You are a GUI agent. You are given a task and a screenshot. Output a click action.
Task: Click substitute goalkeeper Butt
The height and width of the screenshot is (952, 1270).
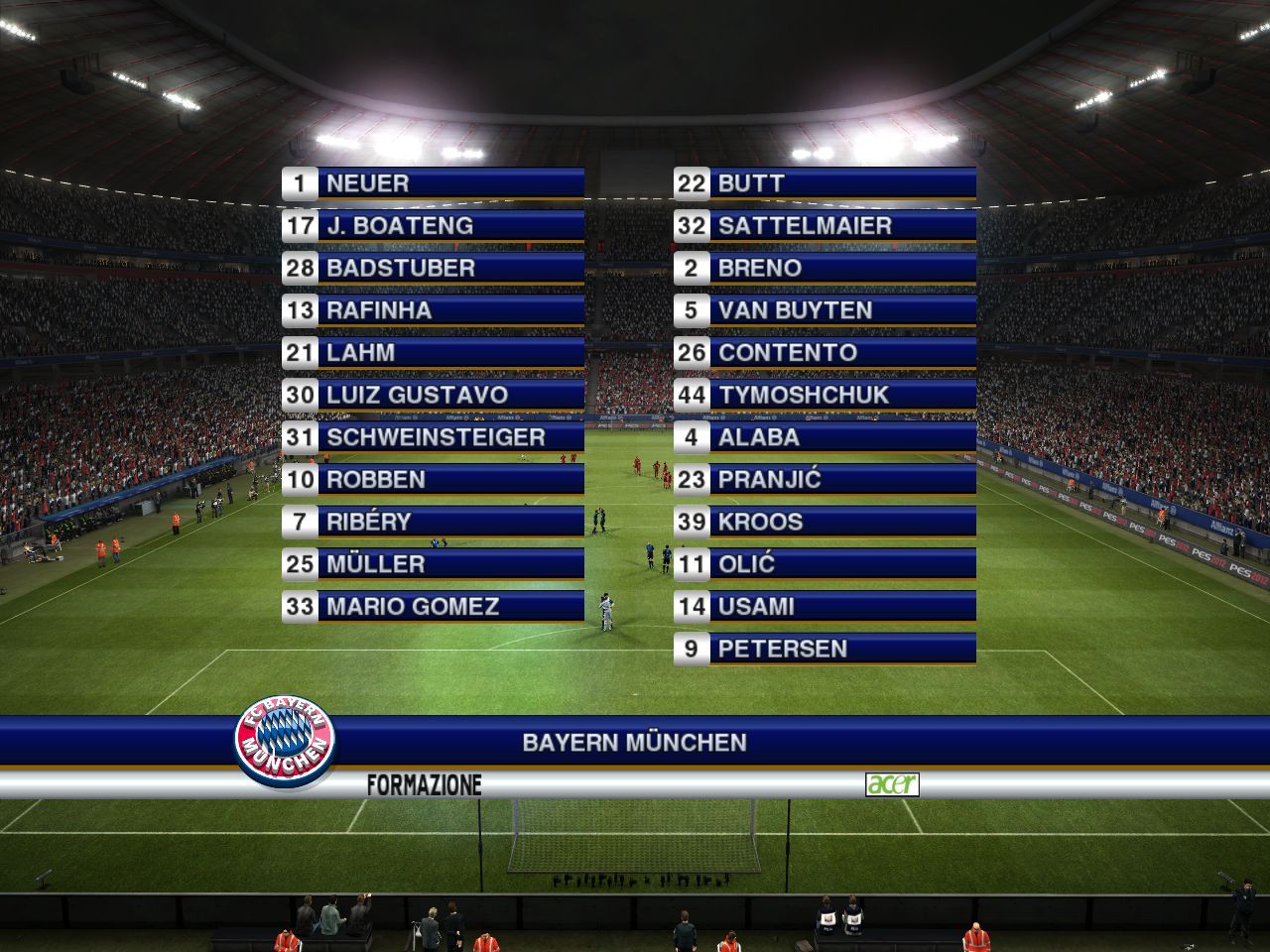[825, 183]
